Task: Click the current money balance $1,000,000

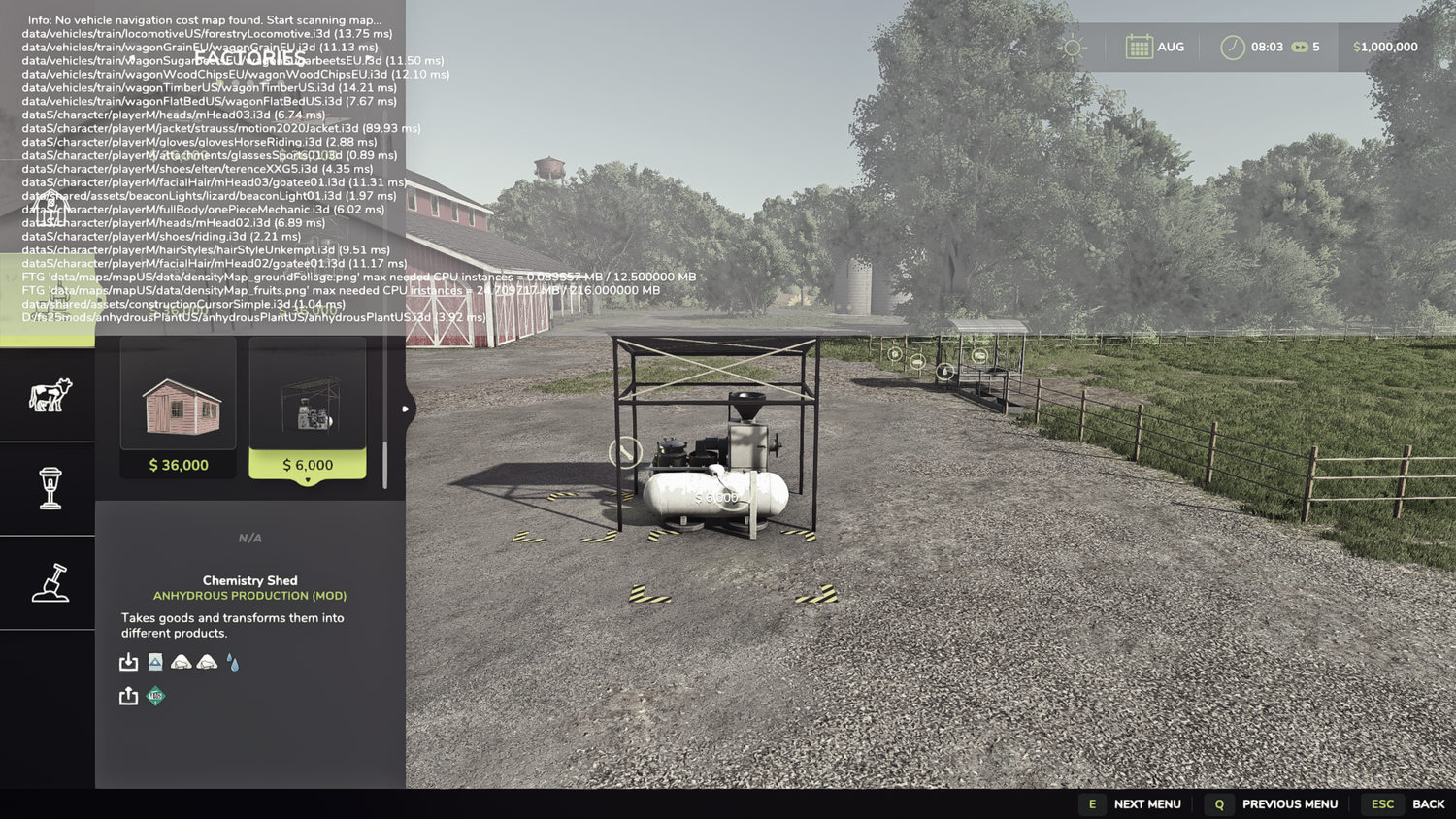Action: tap(1386, 46)
